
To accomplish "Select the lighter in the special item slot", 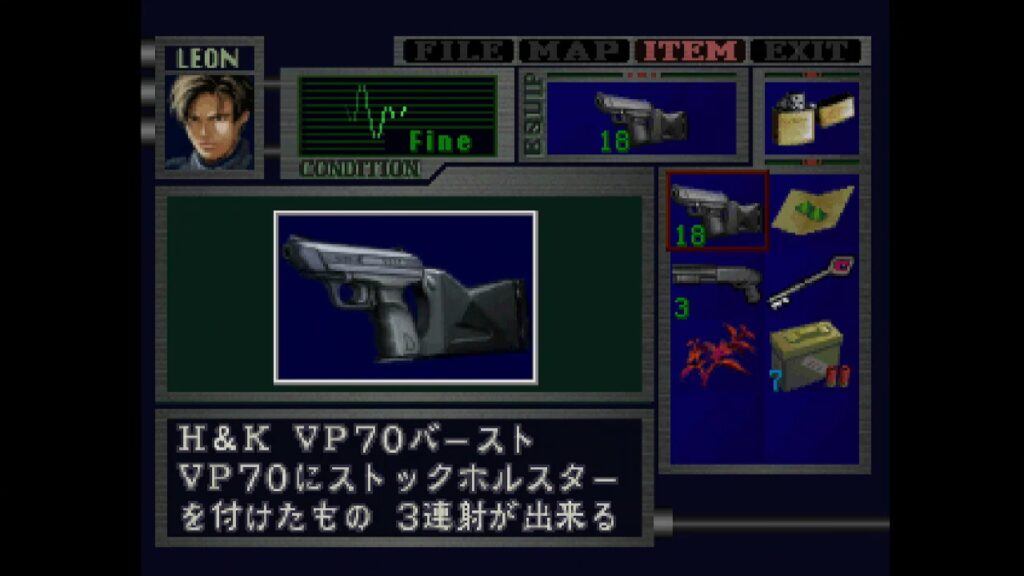I will (x=811, y=118).
